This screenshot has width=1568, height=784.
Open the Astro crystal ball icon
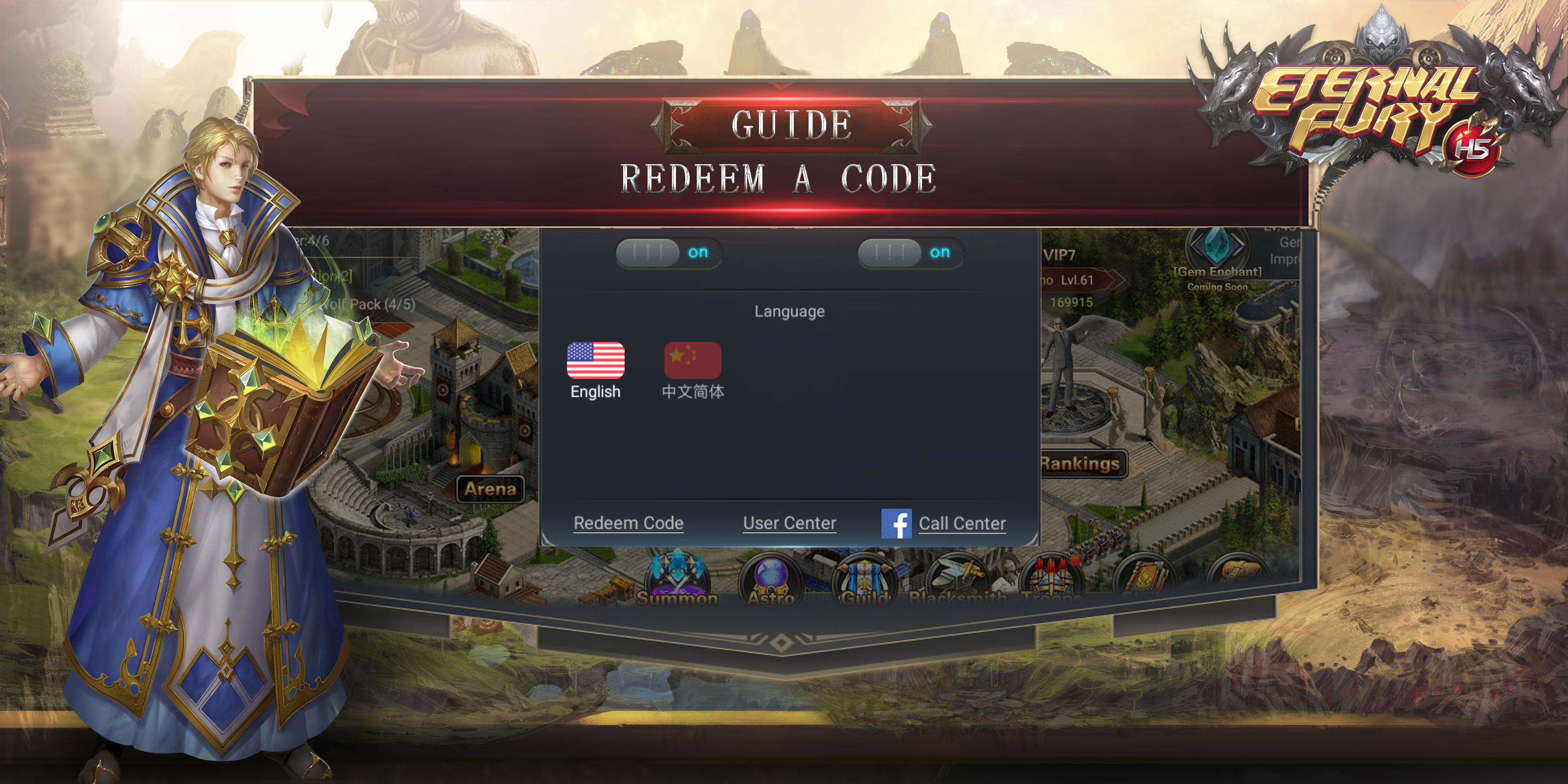(x=770, y=578)
